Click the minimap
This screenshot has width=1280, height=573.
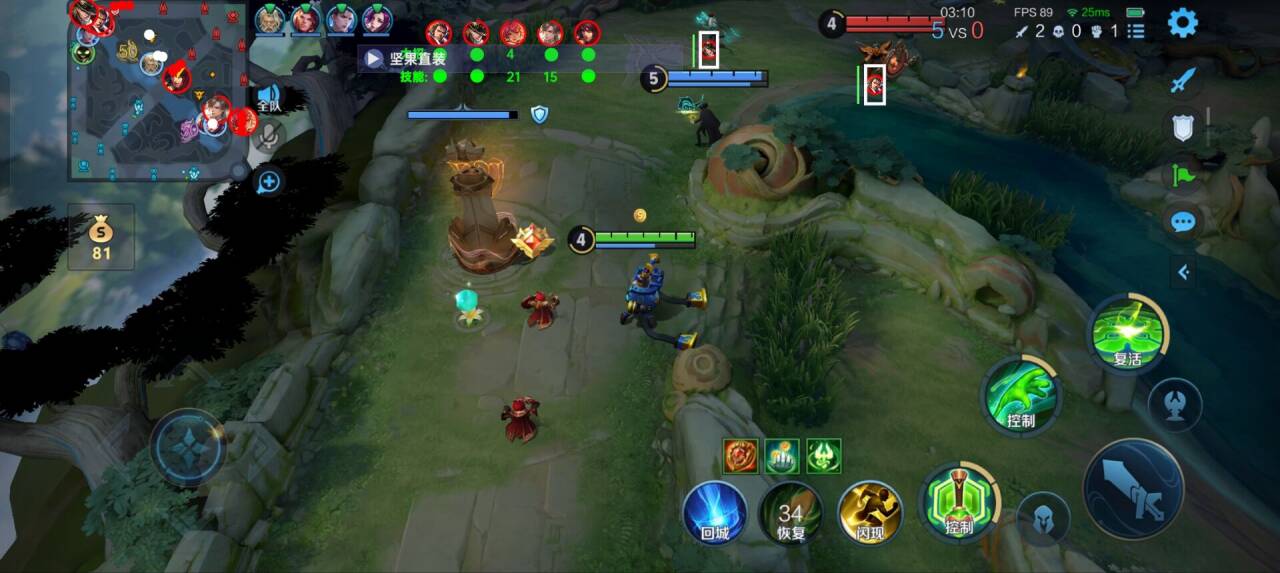(157, 90)
